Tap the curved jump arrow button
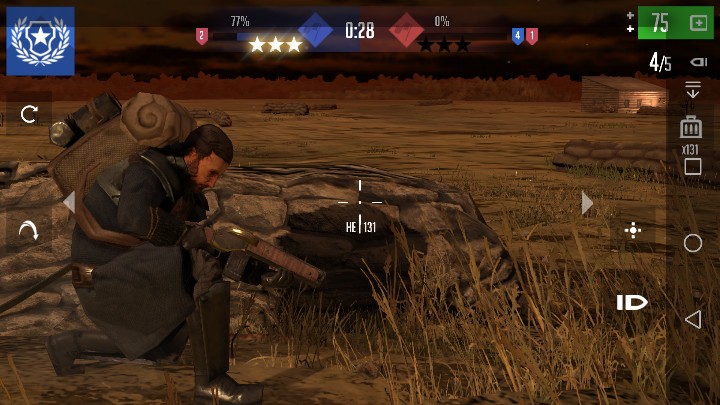The width and height of the screenshot is (720, 405). tap(29, 231)
